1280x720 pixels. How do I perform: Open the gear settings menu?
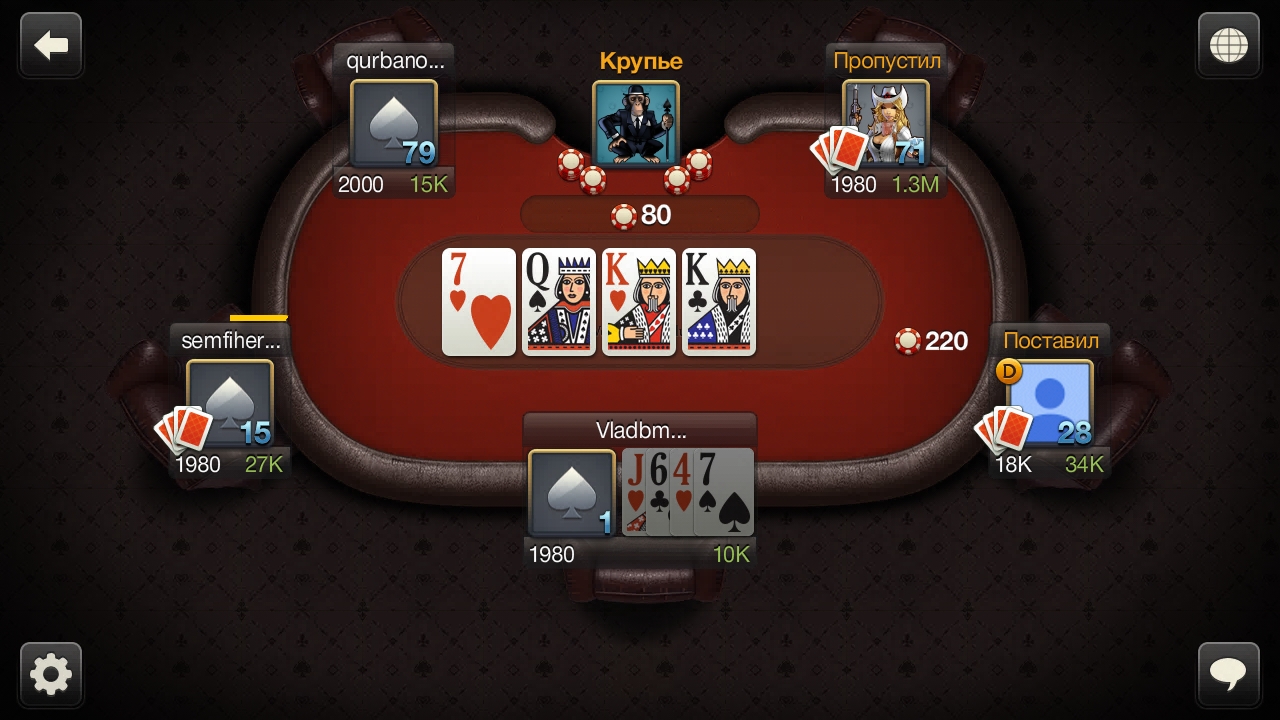click(51, 675)
